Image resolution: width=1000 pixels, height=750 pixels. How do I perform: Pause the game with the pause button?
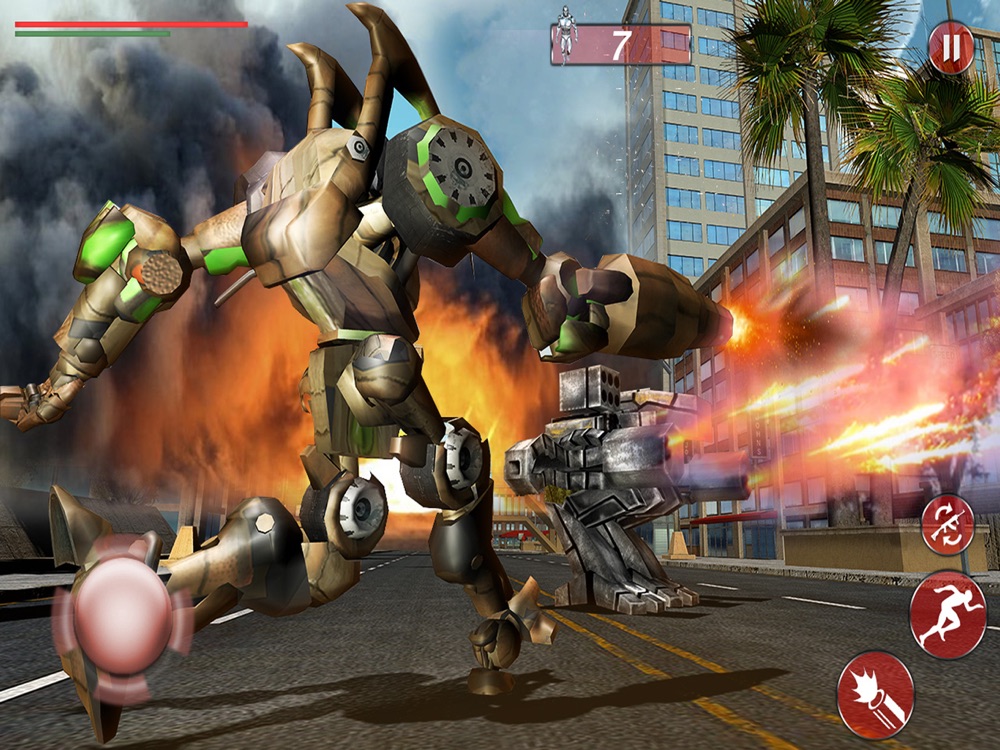[x=951, y=48]
